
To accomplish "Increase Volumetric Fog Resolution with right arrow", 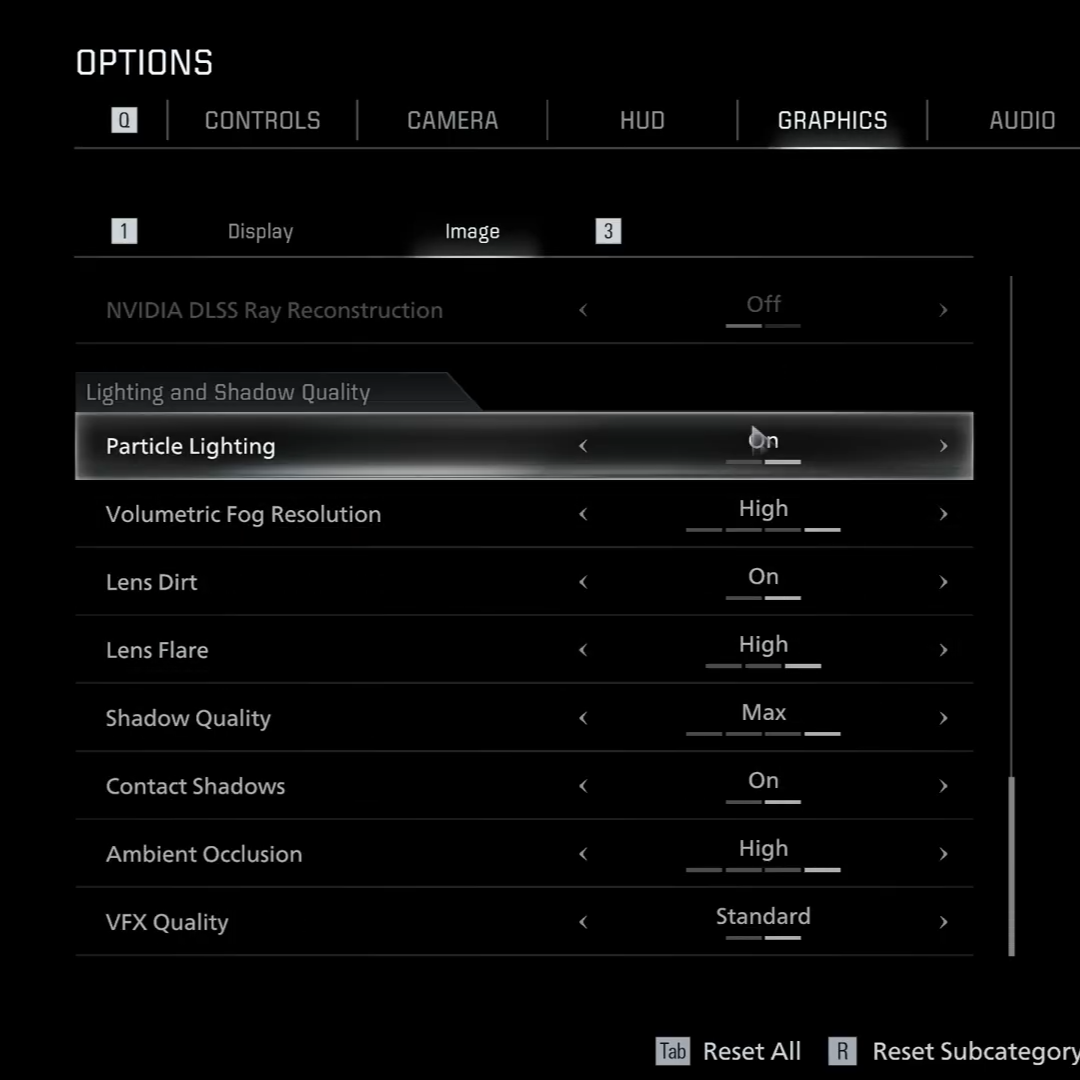I will [943, 514].
